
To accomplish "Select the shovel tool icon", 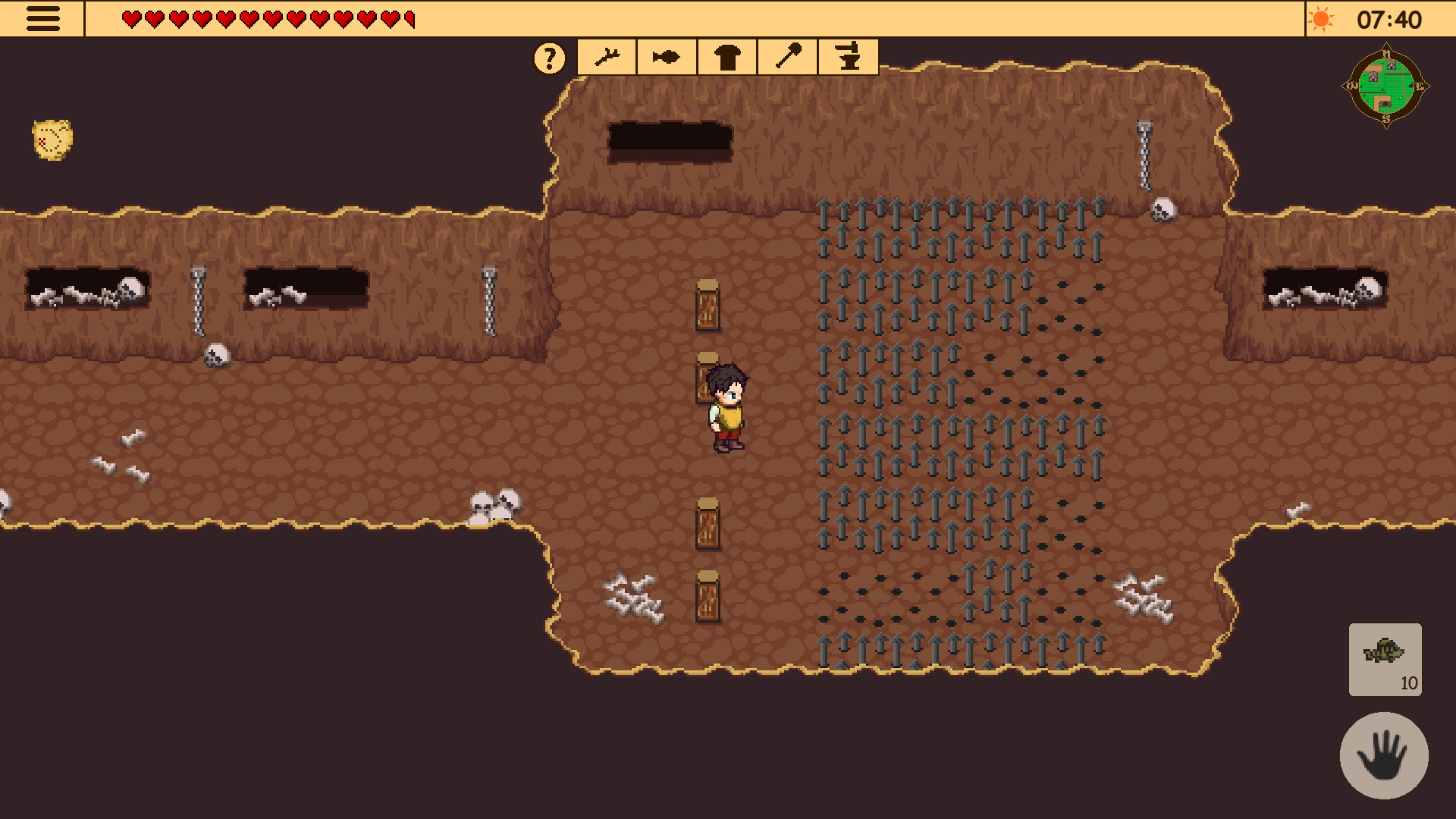I will [787, 56].
